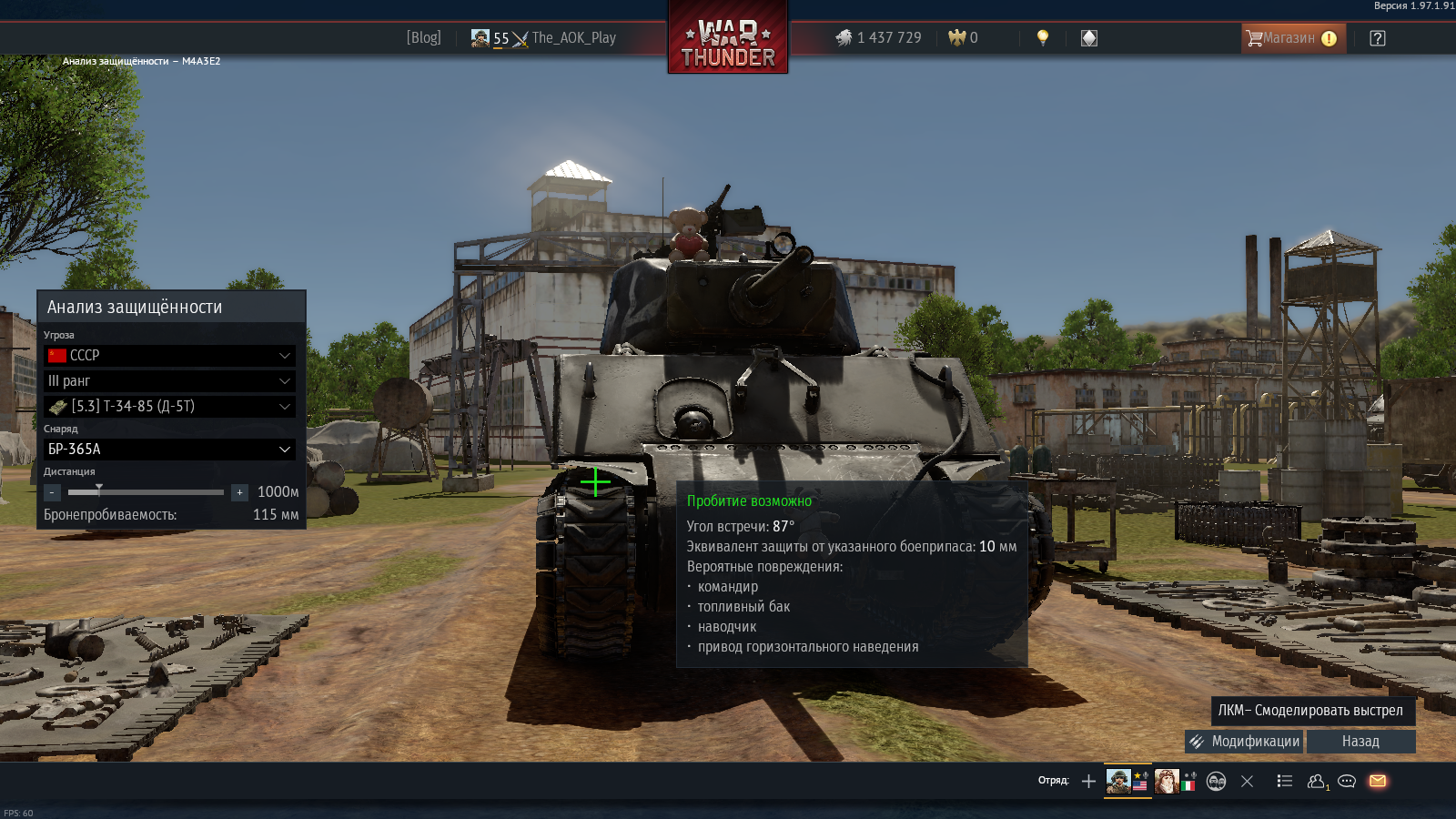Open the СССР nation dropdown
The image size is (1456, 819).
click(170, 356)
